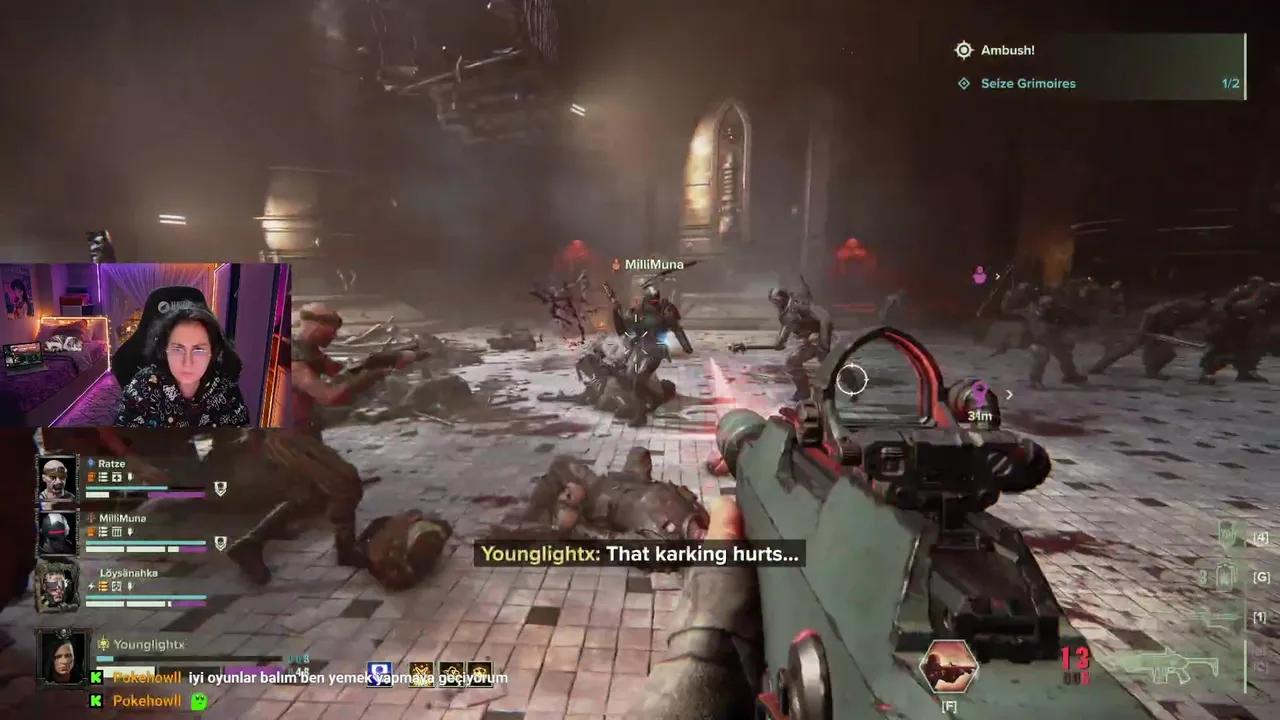Choose the topmost faded pocketable item slot
Viewport: 1280px width, 720px height.
click(1228, 537)
